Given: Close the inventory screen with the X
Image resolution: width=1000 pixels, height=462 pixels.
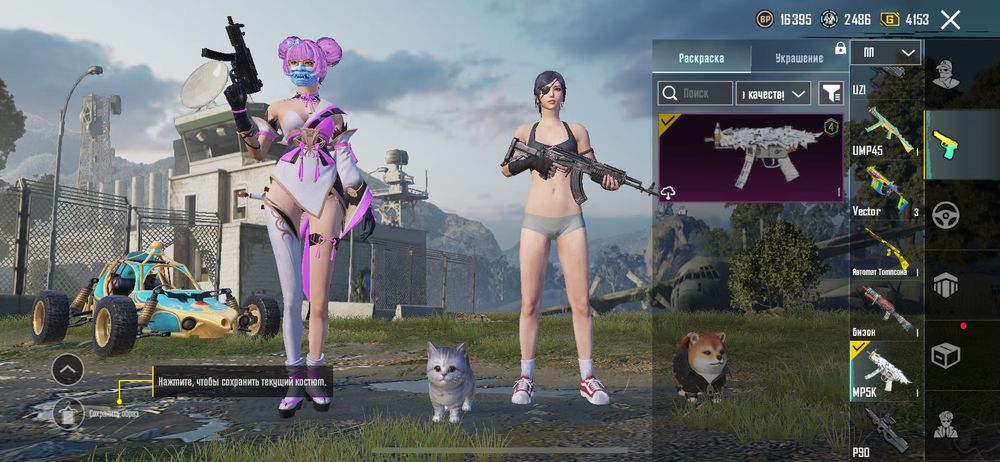Looking at the screenshot, I should click(x=950, y=19).
